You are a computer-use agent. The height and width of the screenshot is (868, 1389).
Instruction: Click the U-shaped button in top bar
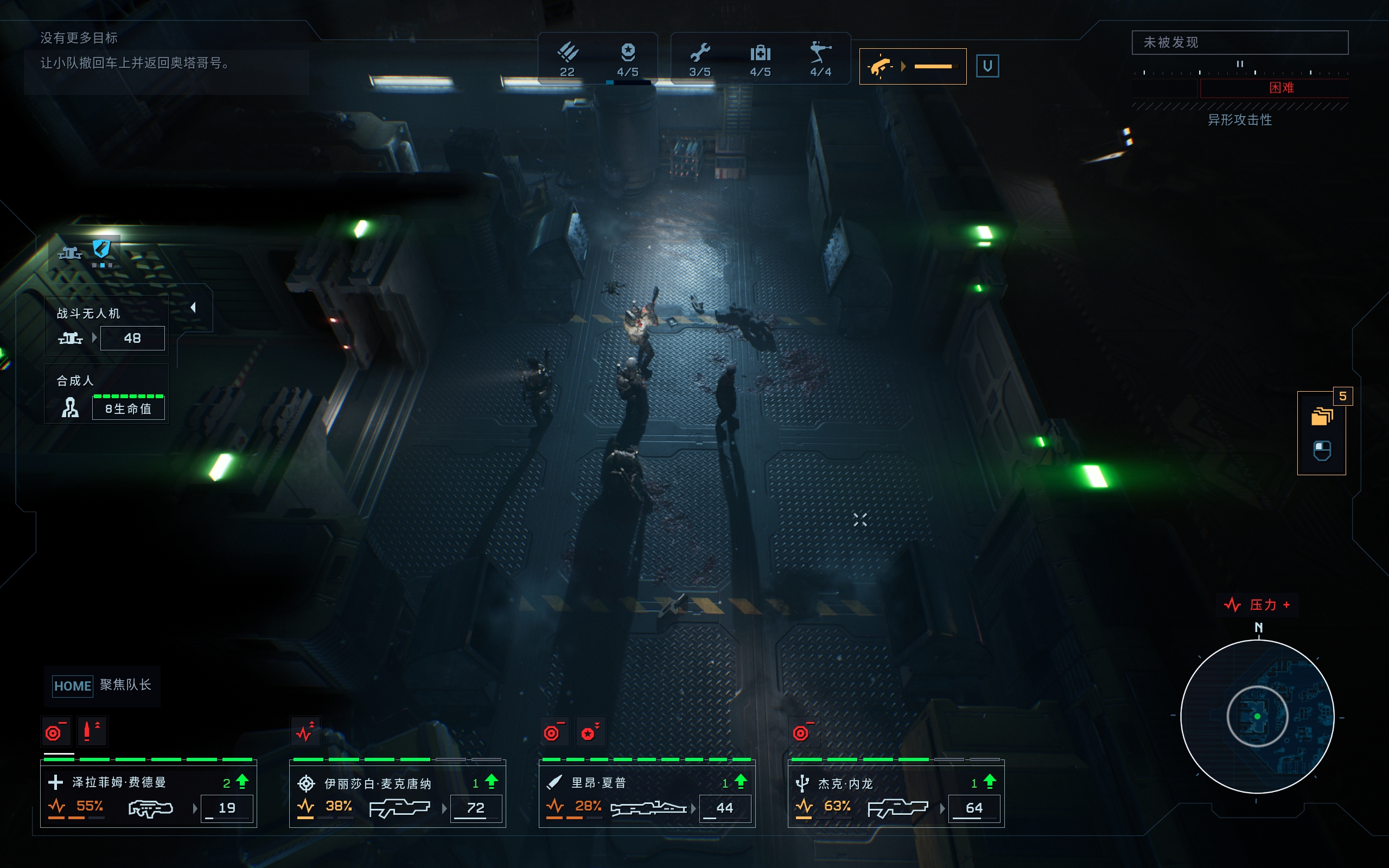[987, 66]
